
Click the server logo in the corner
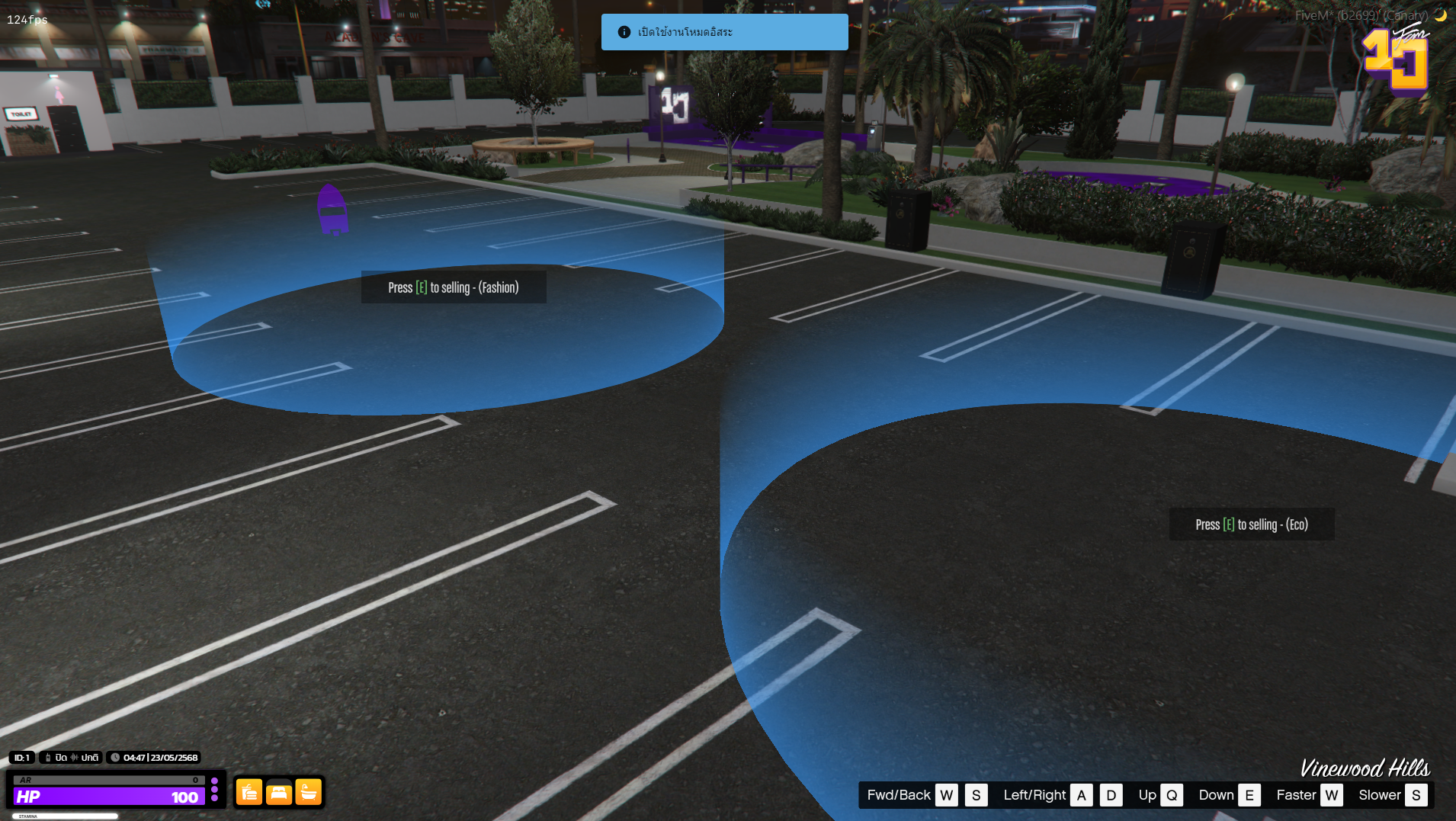1397,59
